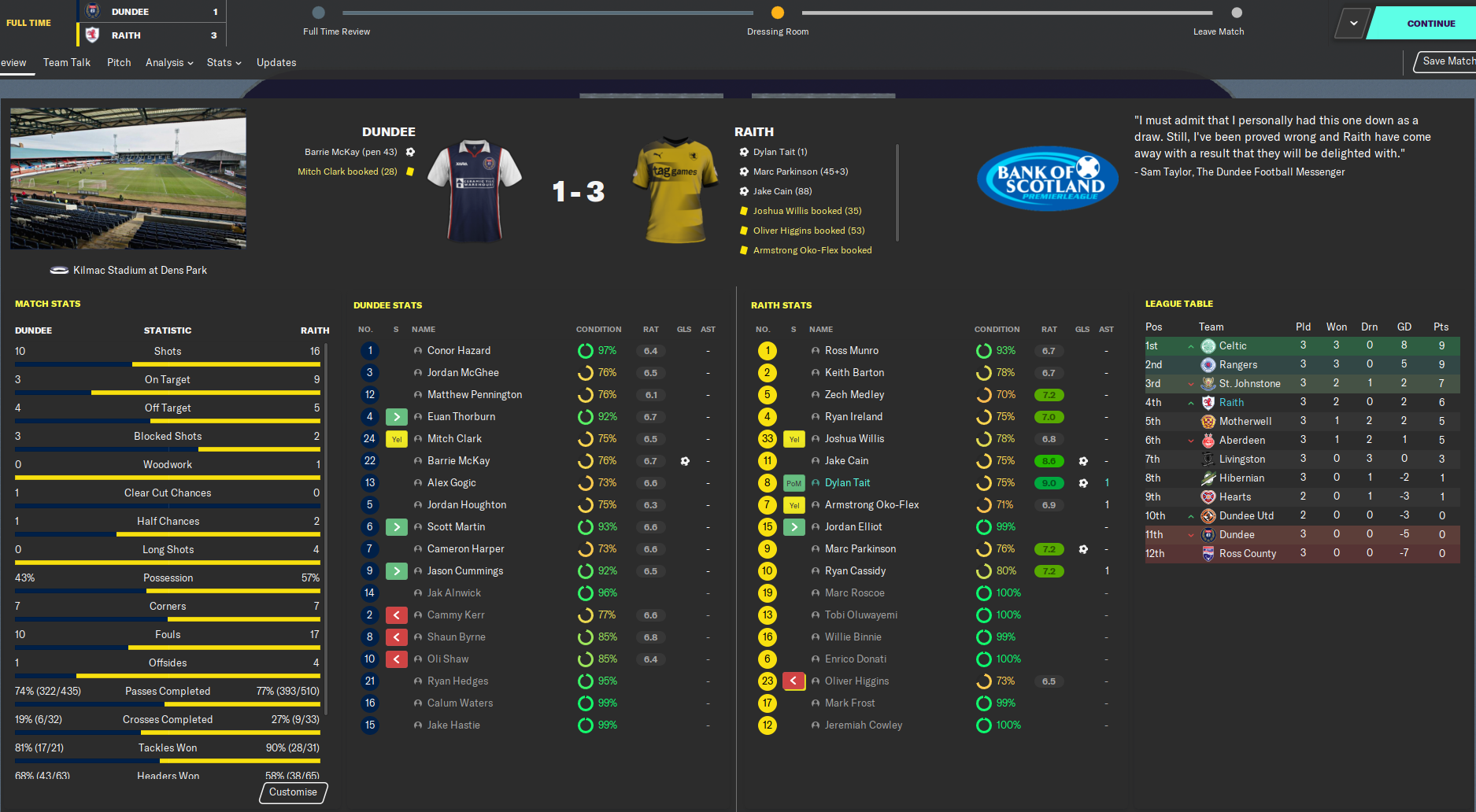The image size is (1476, 812).
Task: Open Raith from the league table
Action: (x=1231, y=403)
